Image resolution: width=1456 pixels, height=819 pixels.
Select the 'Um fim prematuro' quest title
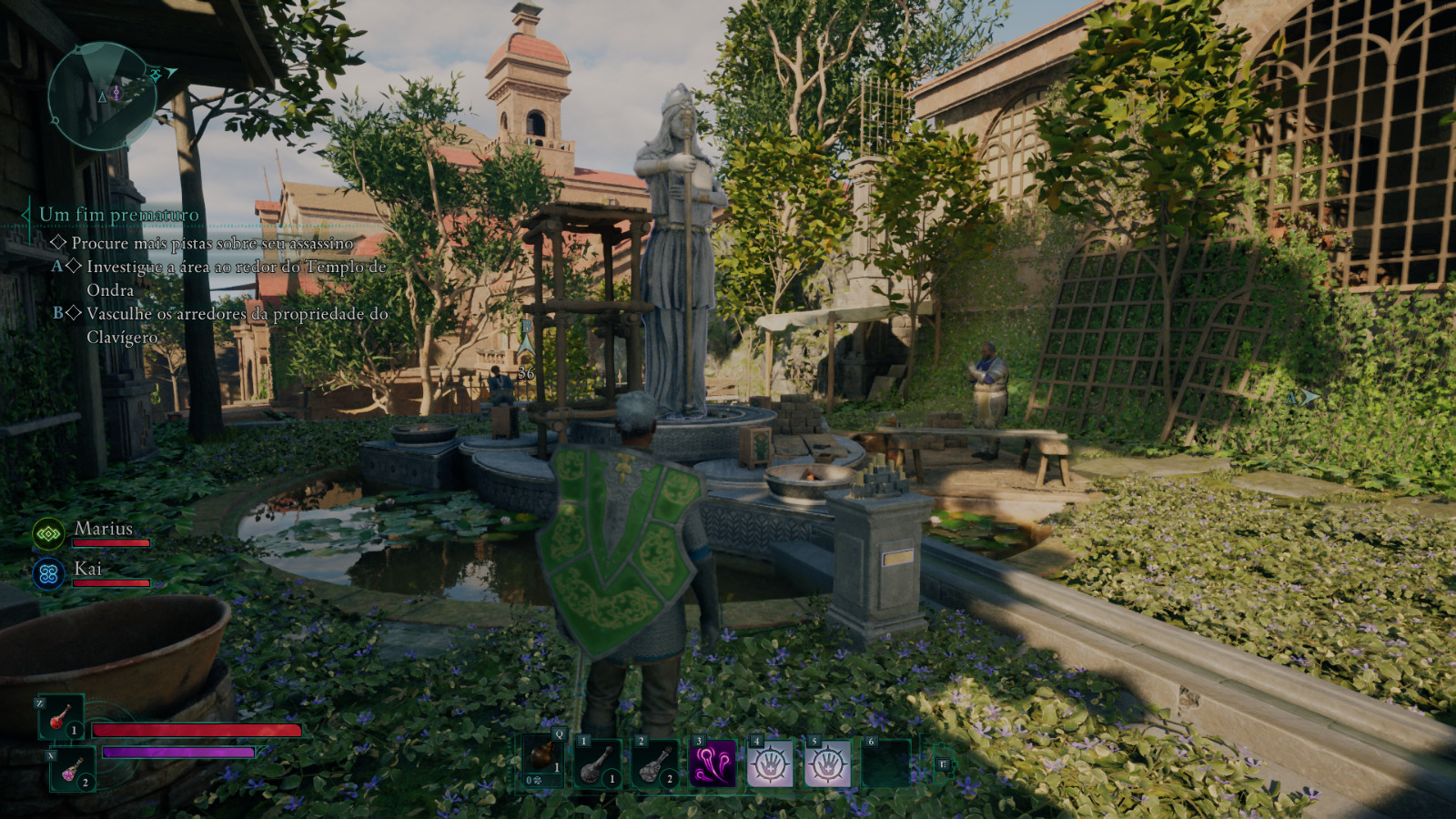118,215
